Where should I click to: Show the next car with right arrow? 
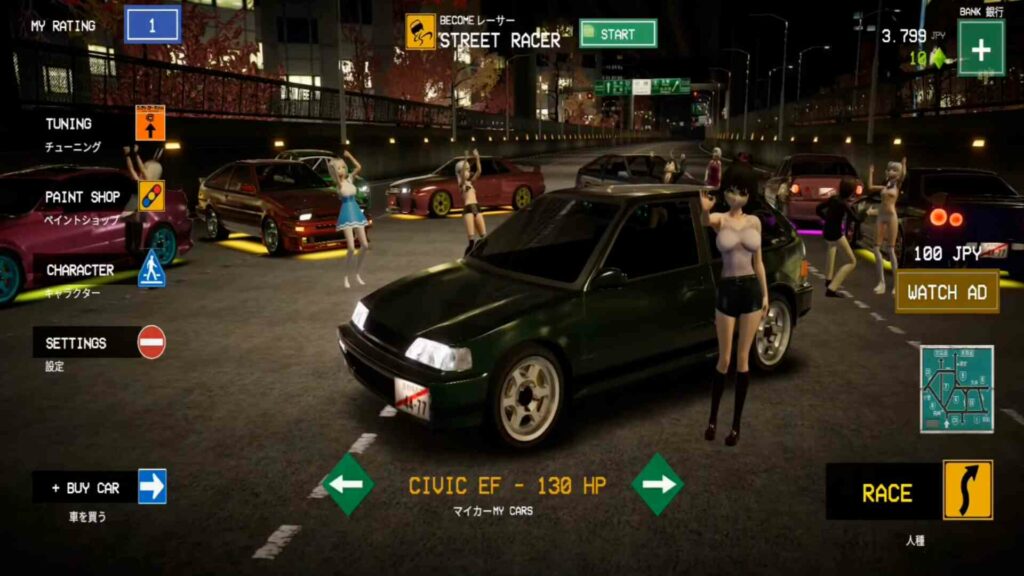coord(658,485)
